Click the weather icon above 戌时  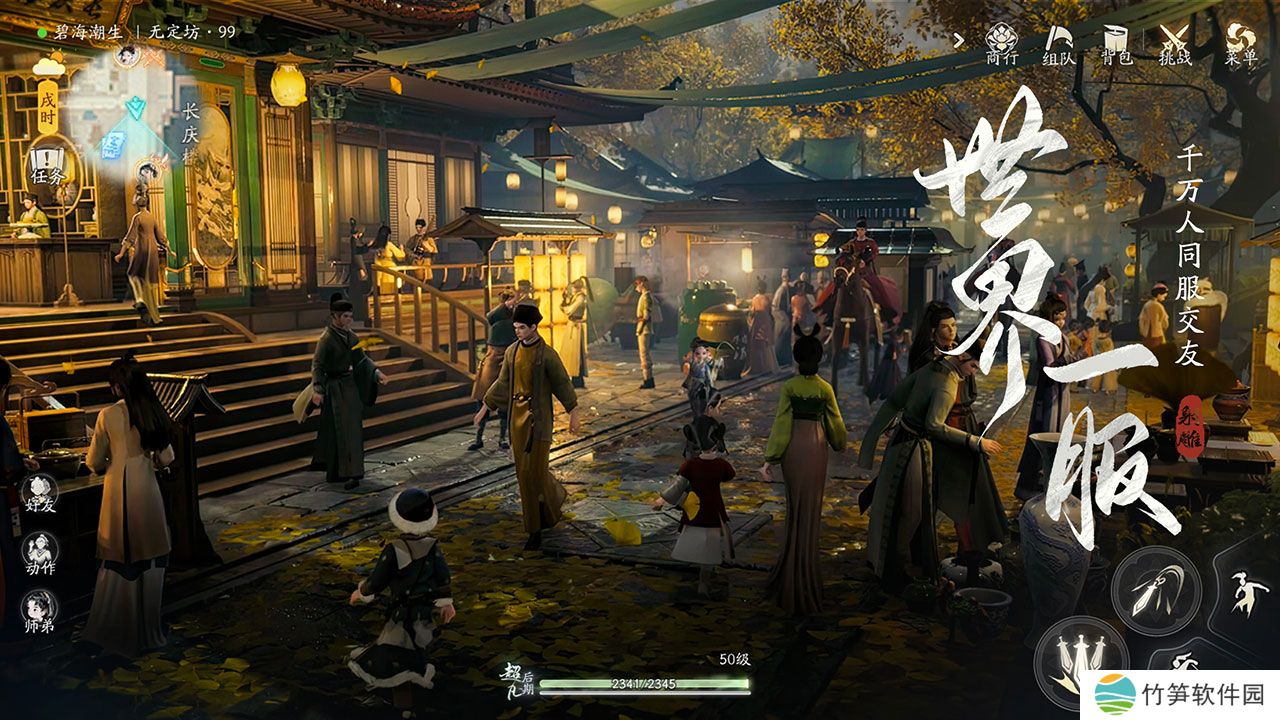[48, 66]
